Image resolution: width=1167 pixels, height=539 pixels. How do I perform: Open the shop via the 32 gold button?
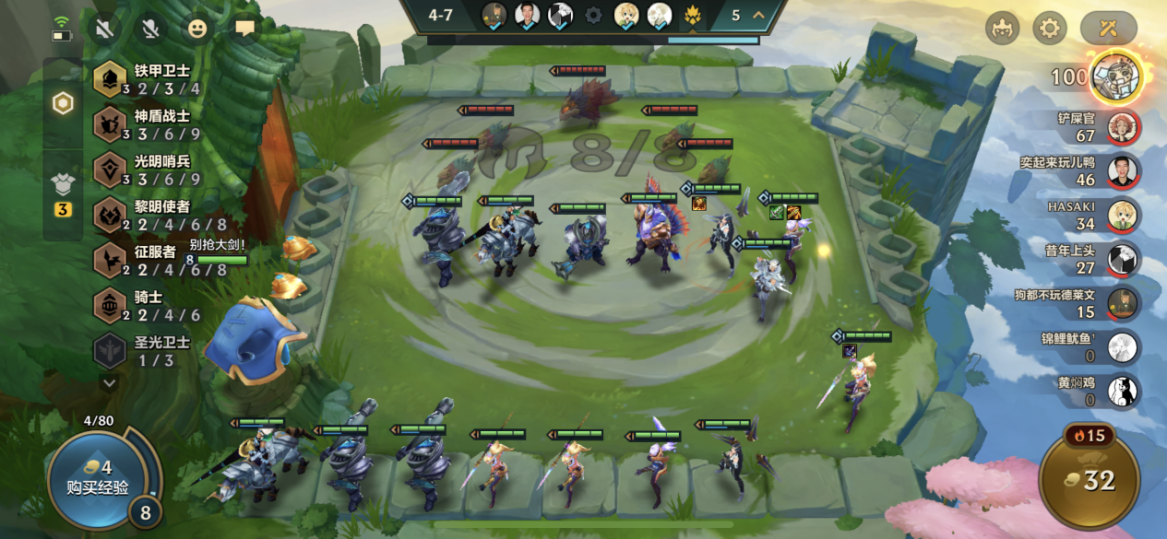(1089, 480)
